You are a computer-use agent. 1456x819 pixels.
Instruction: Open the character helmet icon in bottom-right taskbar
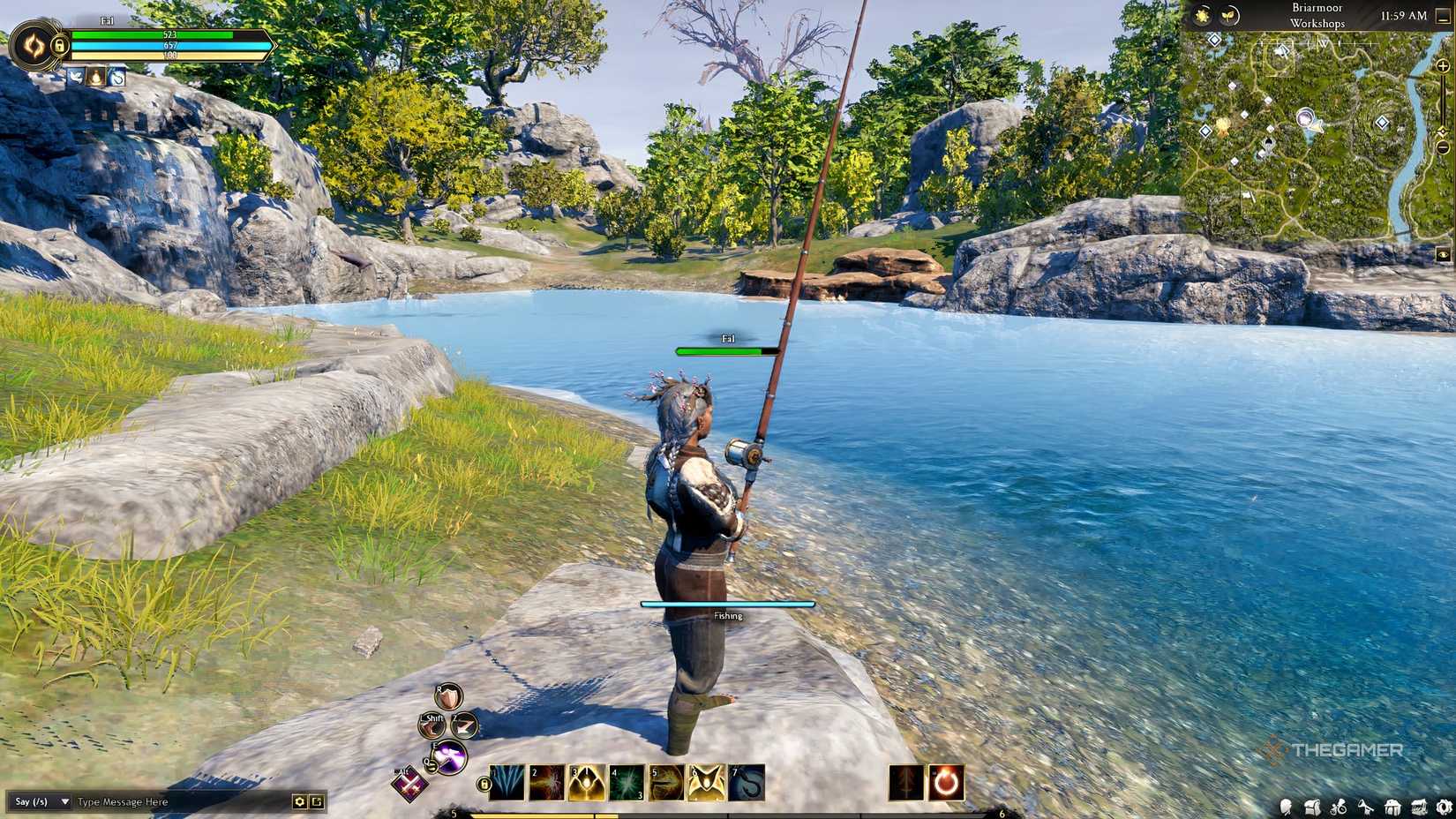[x=1286, y=806]
